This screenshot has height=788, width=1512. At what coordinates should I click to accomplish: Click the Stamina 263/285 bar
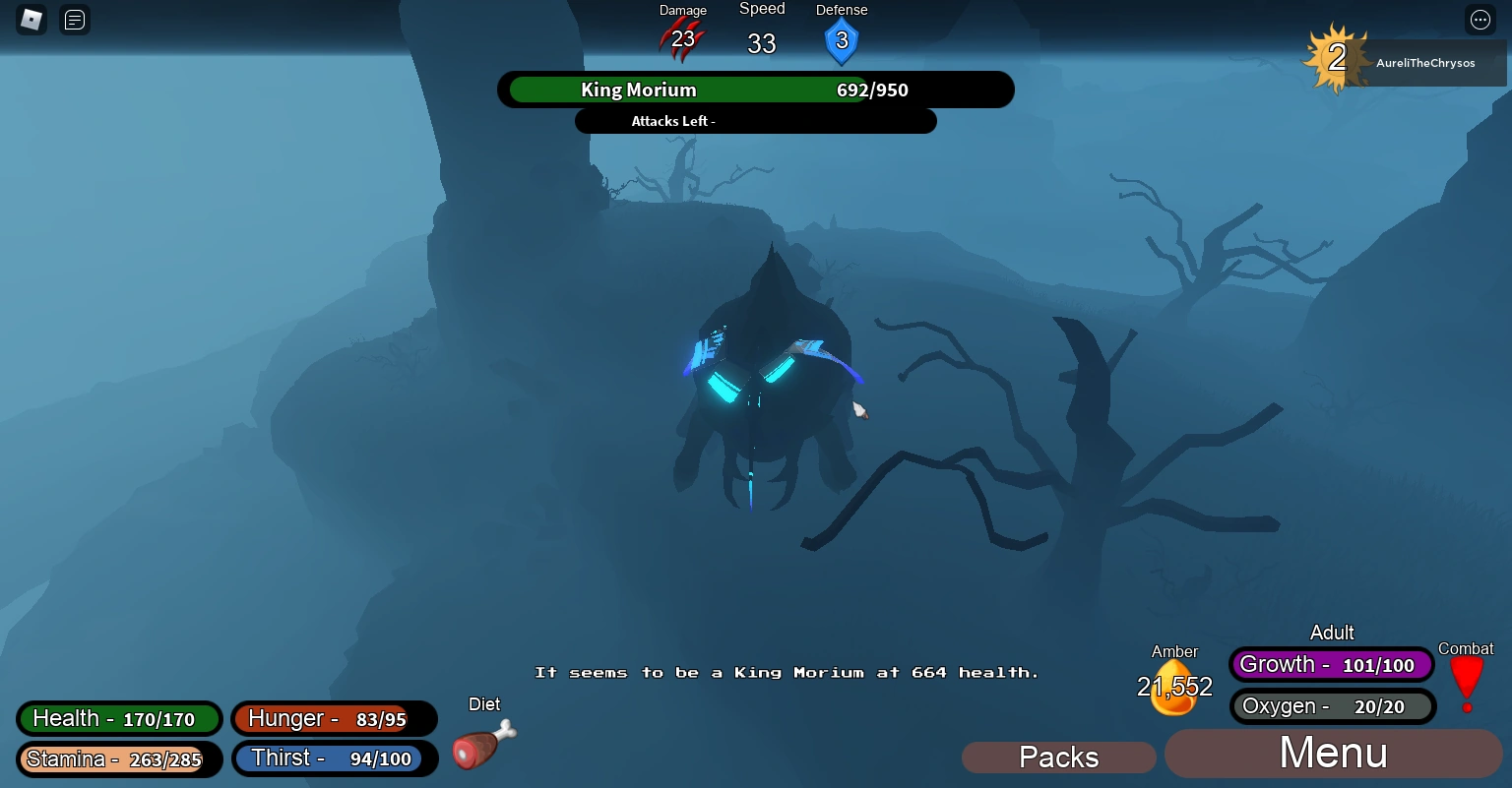pos(119,758)
